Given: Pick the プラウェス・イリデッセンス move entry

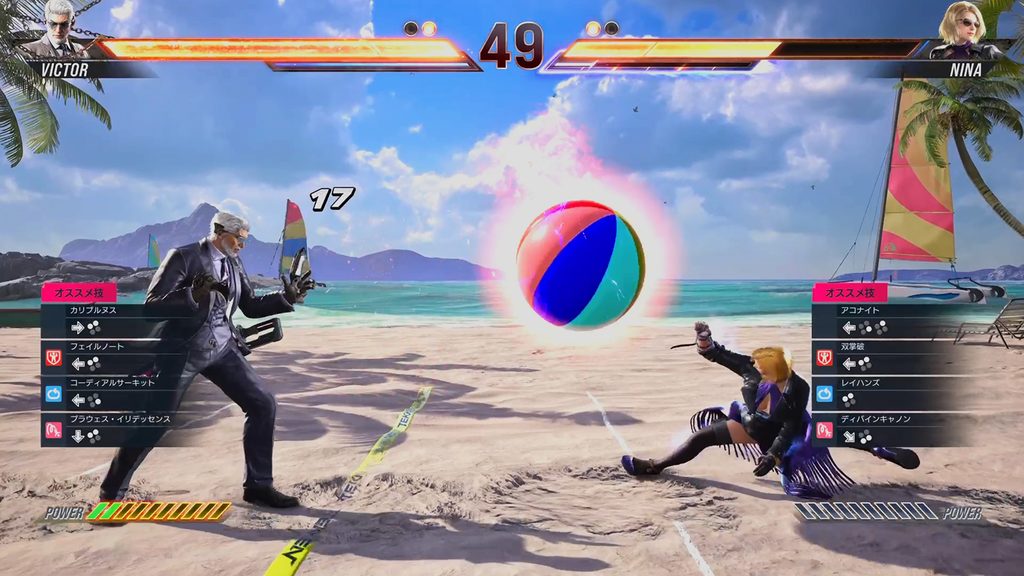Looking at the screenshot, I should click(x=110, y=427).
